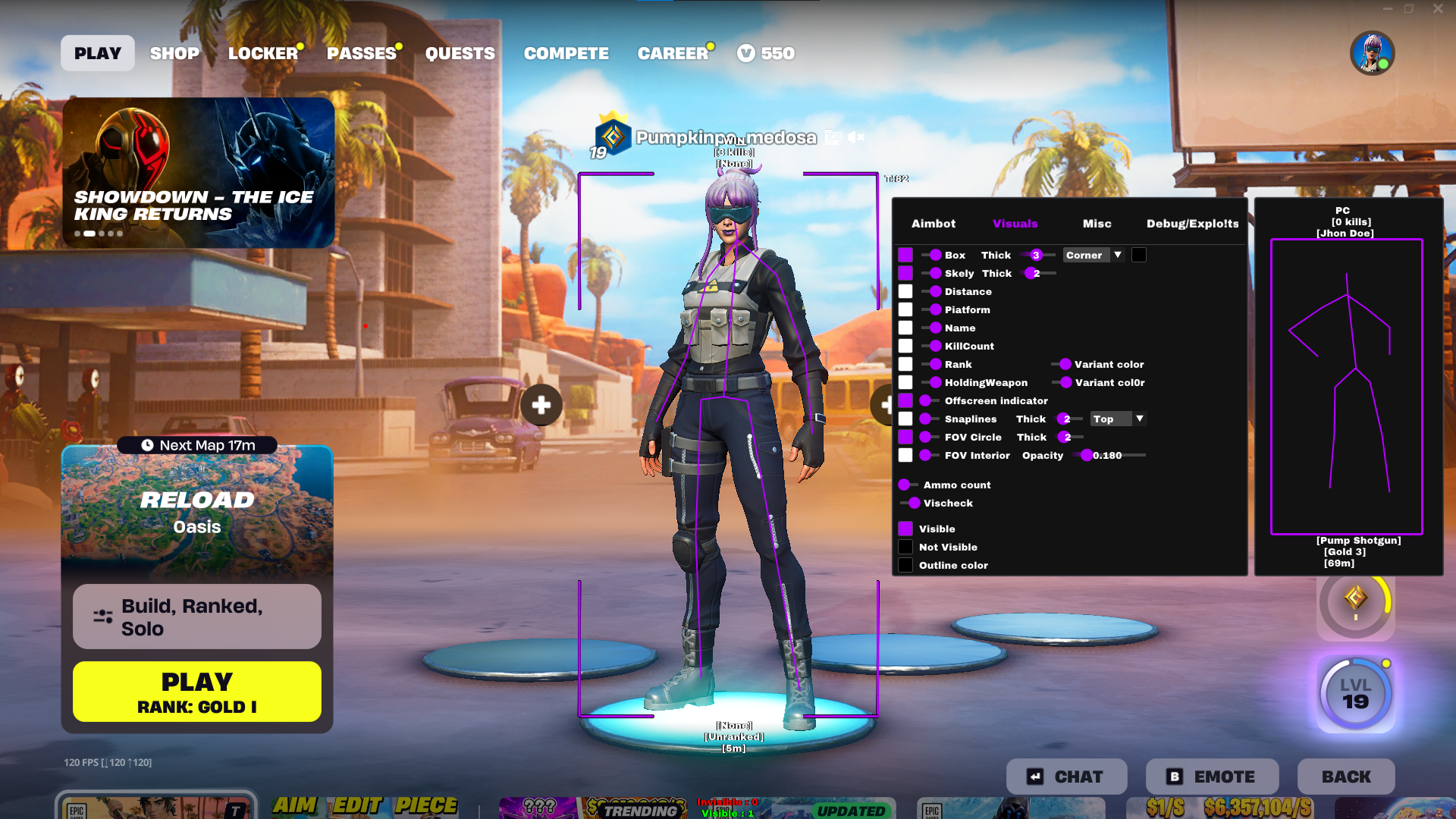Click the Emote icon next to EMOTE
This screenshot has height=819, width=1456.
click(1173, 776)
